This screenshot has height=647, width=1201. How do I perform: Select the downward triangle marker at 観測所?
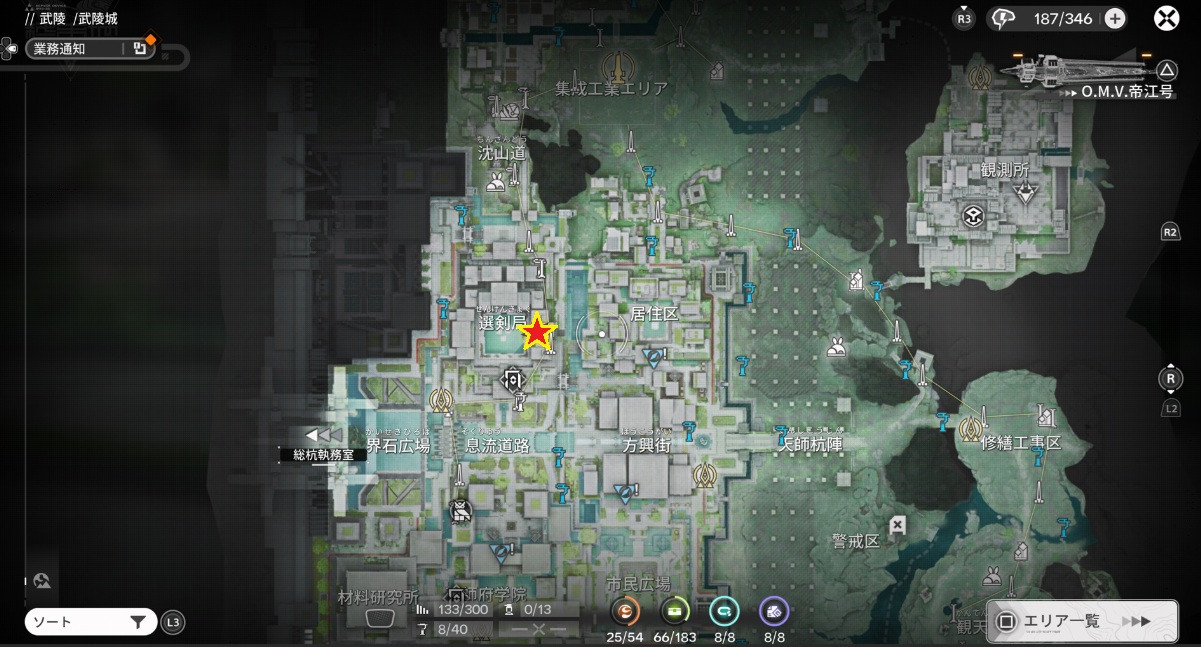[x=1025, y=194]
